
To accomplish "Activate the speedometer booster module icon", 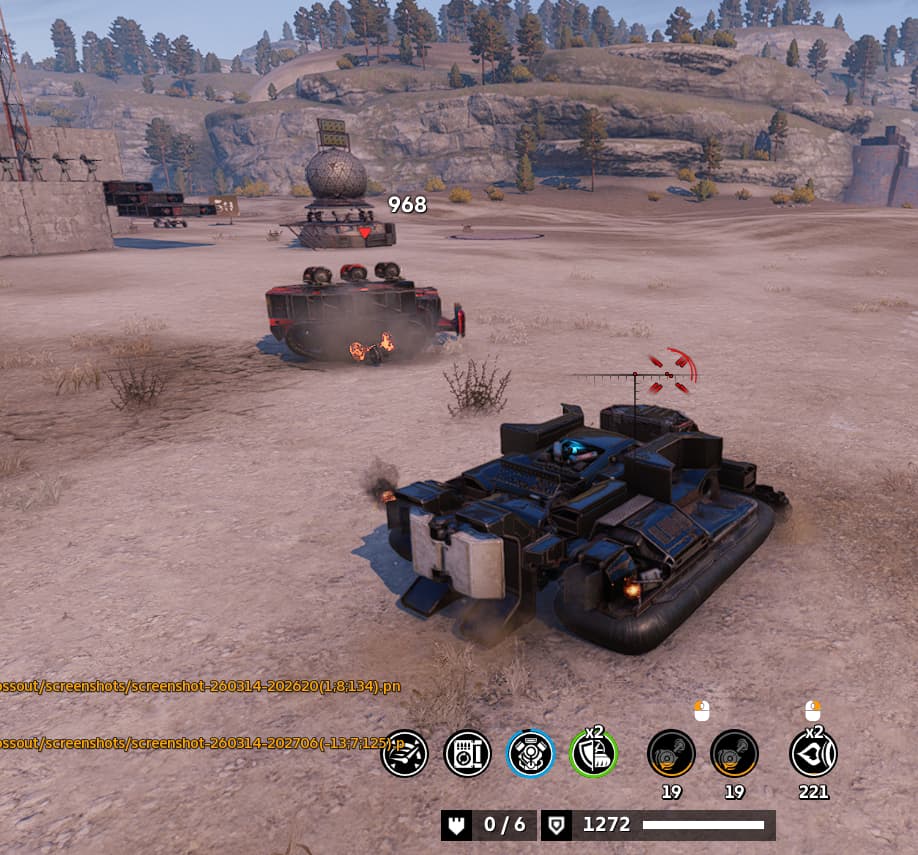I will (x=405, y=753).
